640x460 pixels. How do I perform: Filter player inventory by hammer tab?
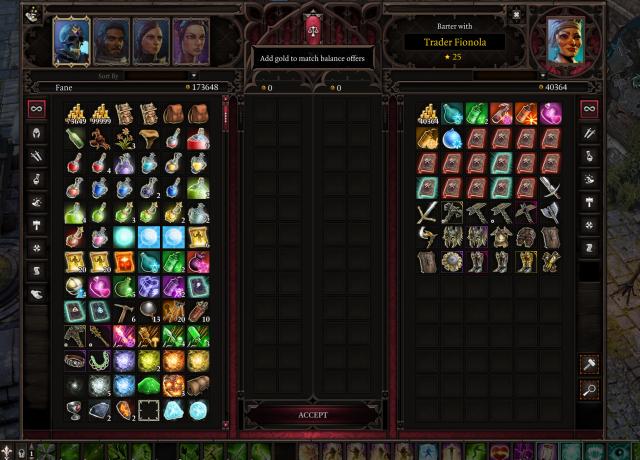click(x=36, y=224)
